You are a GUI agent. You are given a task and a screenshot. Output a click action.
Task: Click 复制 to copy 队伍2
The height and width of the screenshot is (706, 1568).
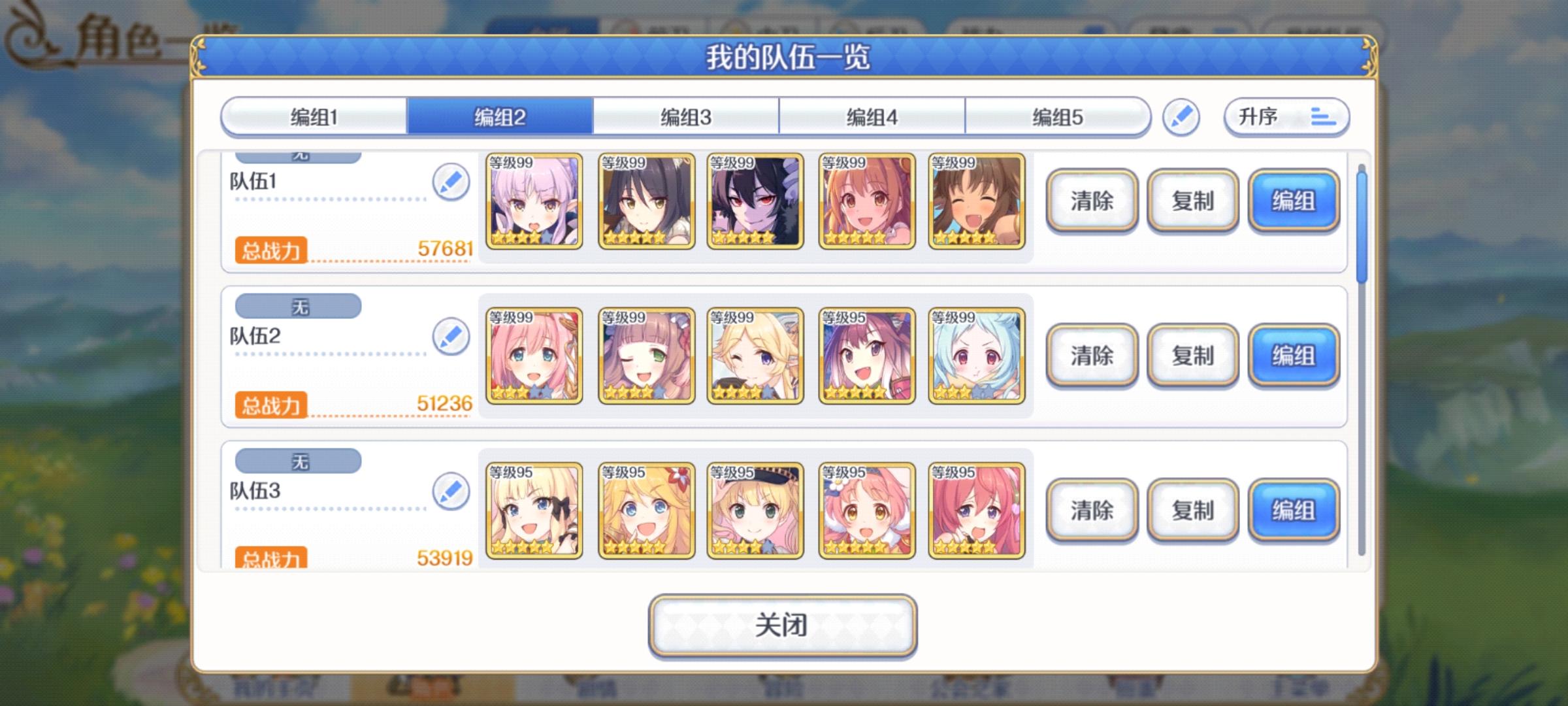click(1192, 356)
